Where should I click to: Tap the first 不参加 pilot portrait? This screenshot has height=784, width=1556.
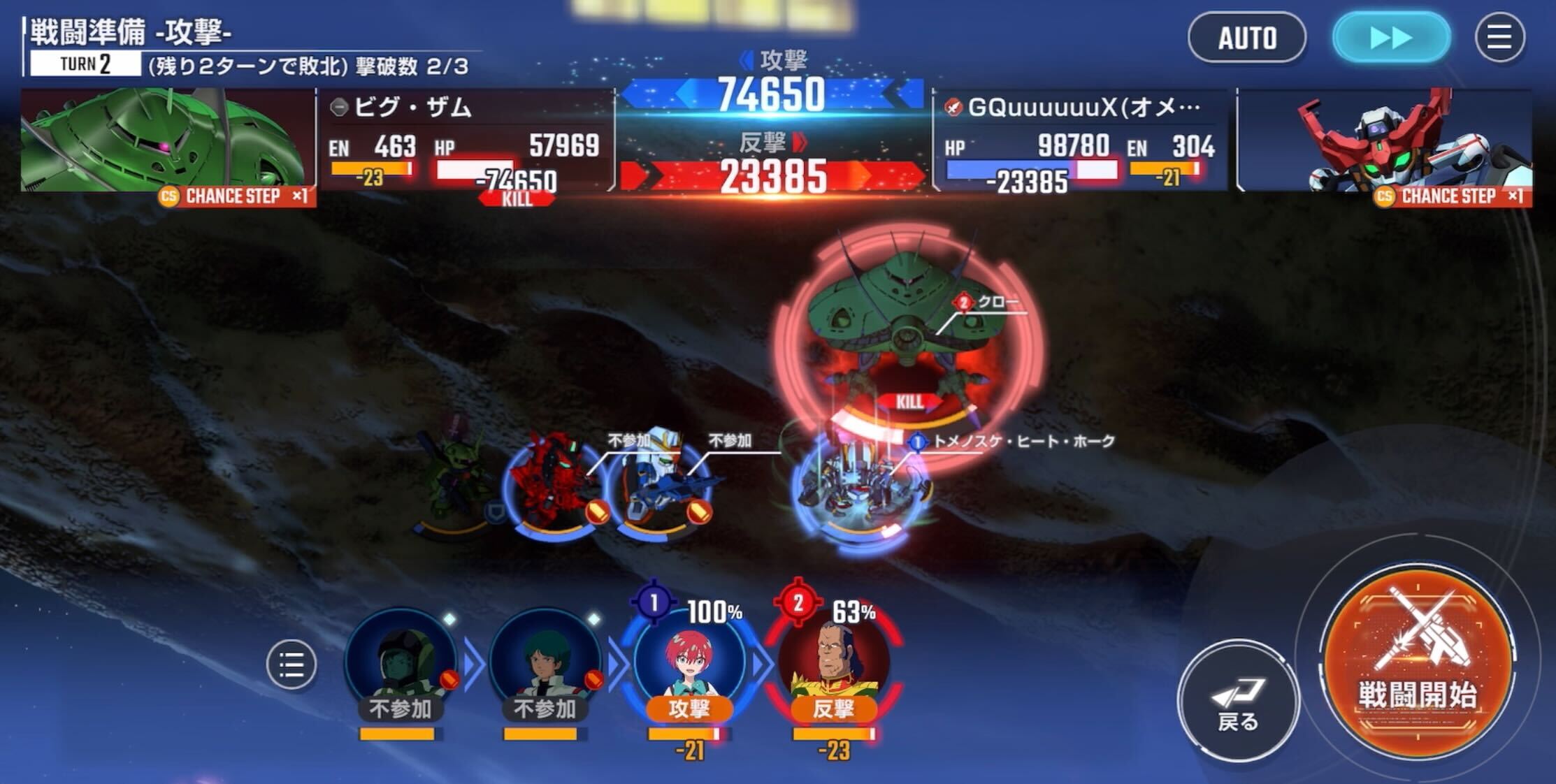[x=402, y=665]
